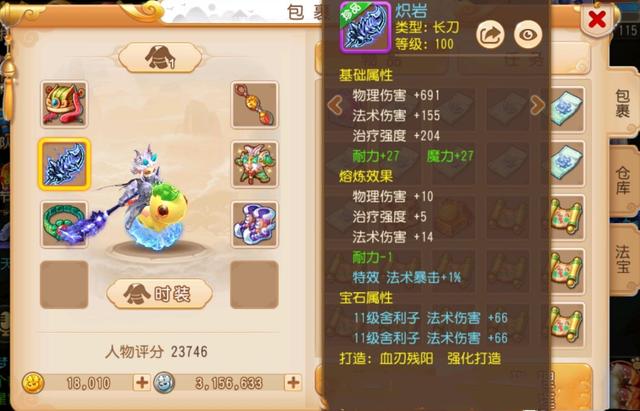Open the outfit set 1 selector
The image size is (640, 411).
tap(160, 58)
